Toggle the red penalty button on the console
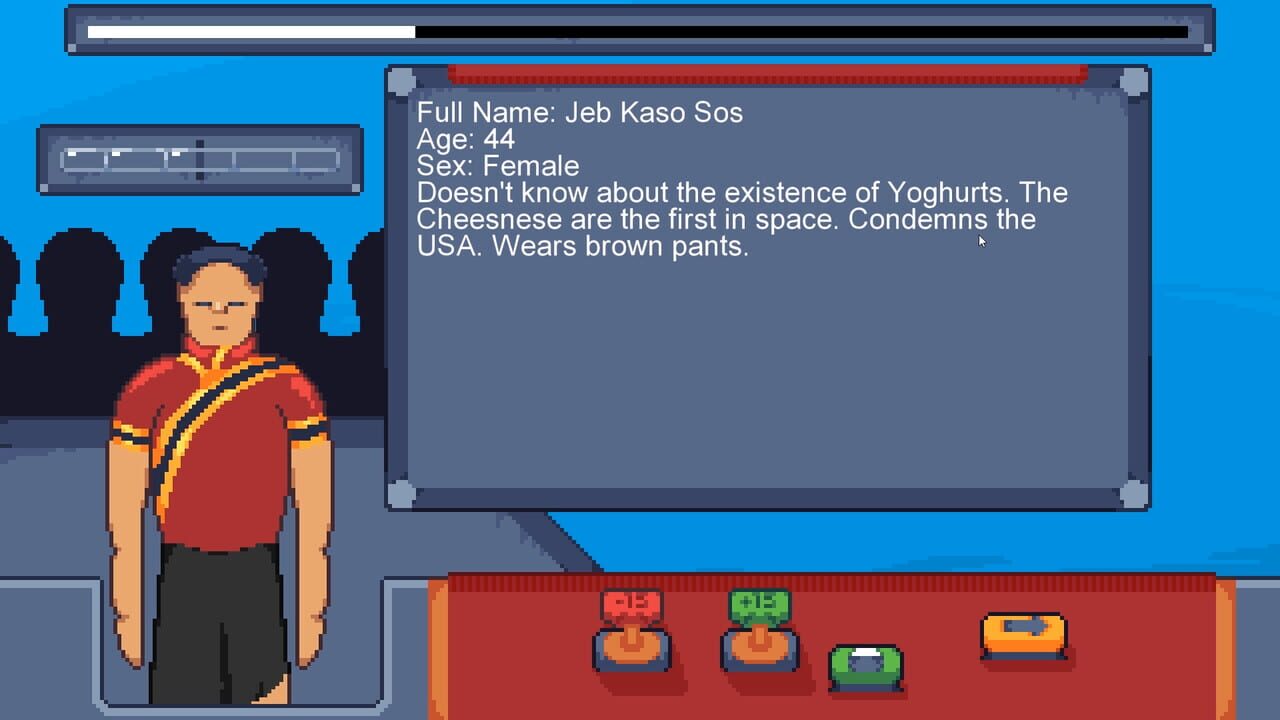This screenshot has width=1280, height=720. click(630, 650)
